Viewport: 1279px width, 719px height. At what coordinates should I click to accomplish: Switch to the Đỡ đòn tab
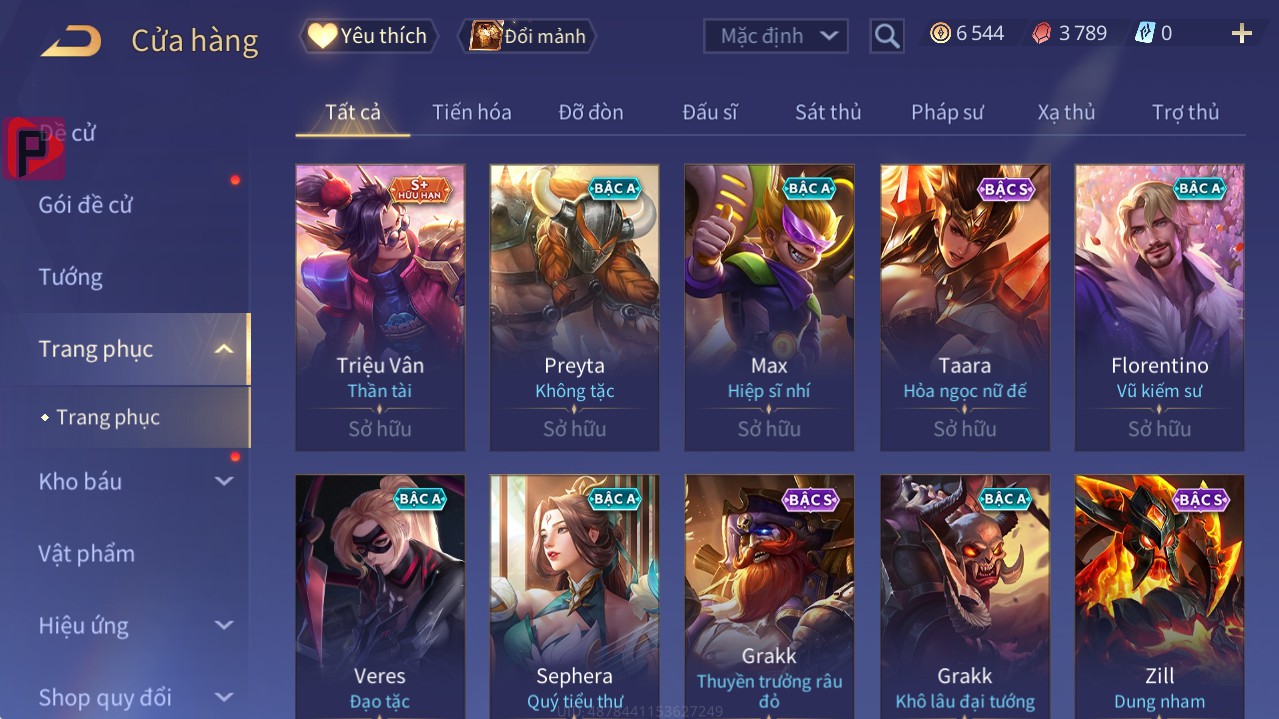point(590,112)
